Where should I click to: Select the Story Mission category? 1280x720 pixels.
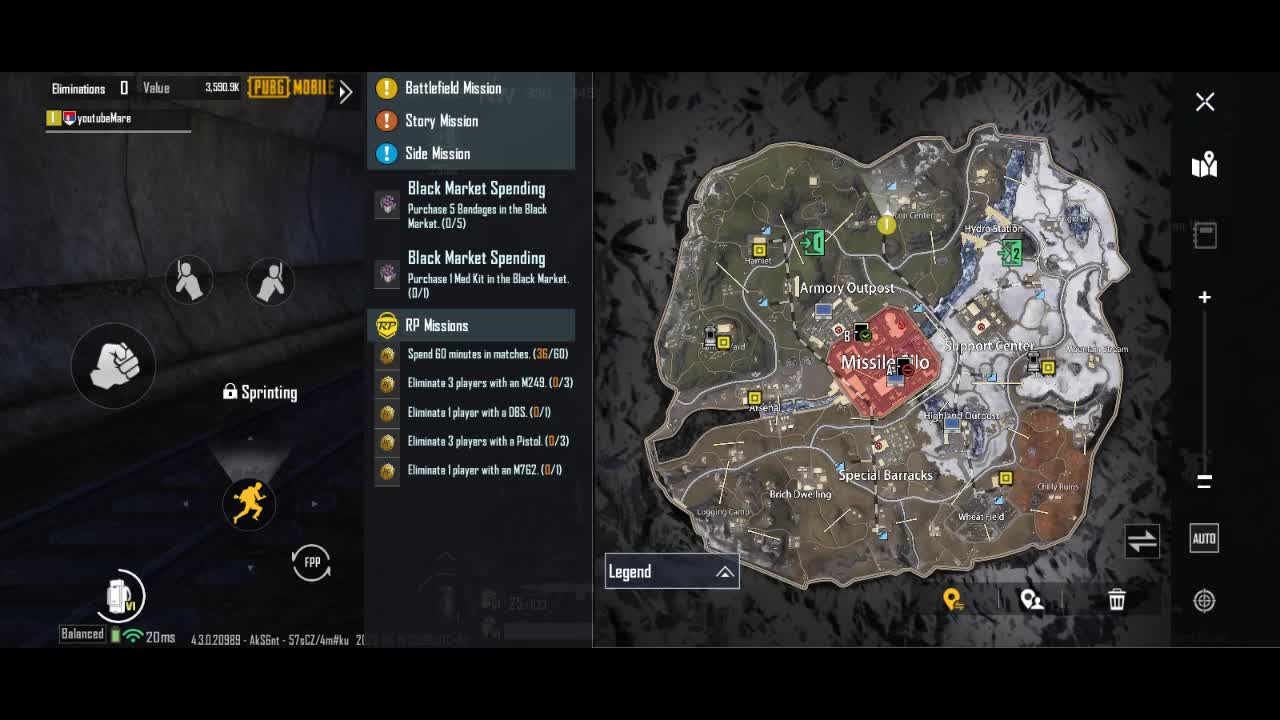pyautogui.click(x=441, y=121)
